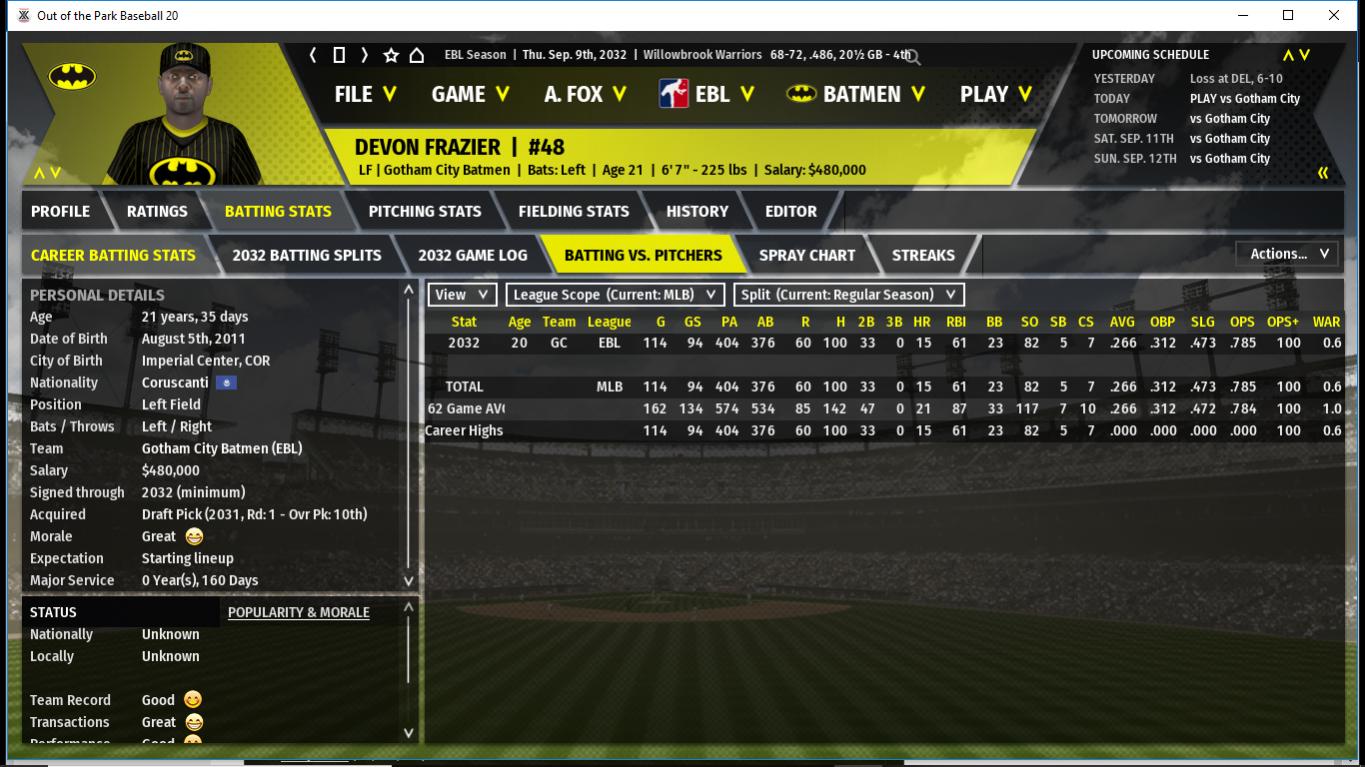The width and height of the screenshot is (1365, 767).
Task: Open the BATMEN team menu
Action: pos(856,94)
